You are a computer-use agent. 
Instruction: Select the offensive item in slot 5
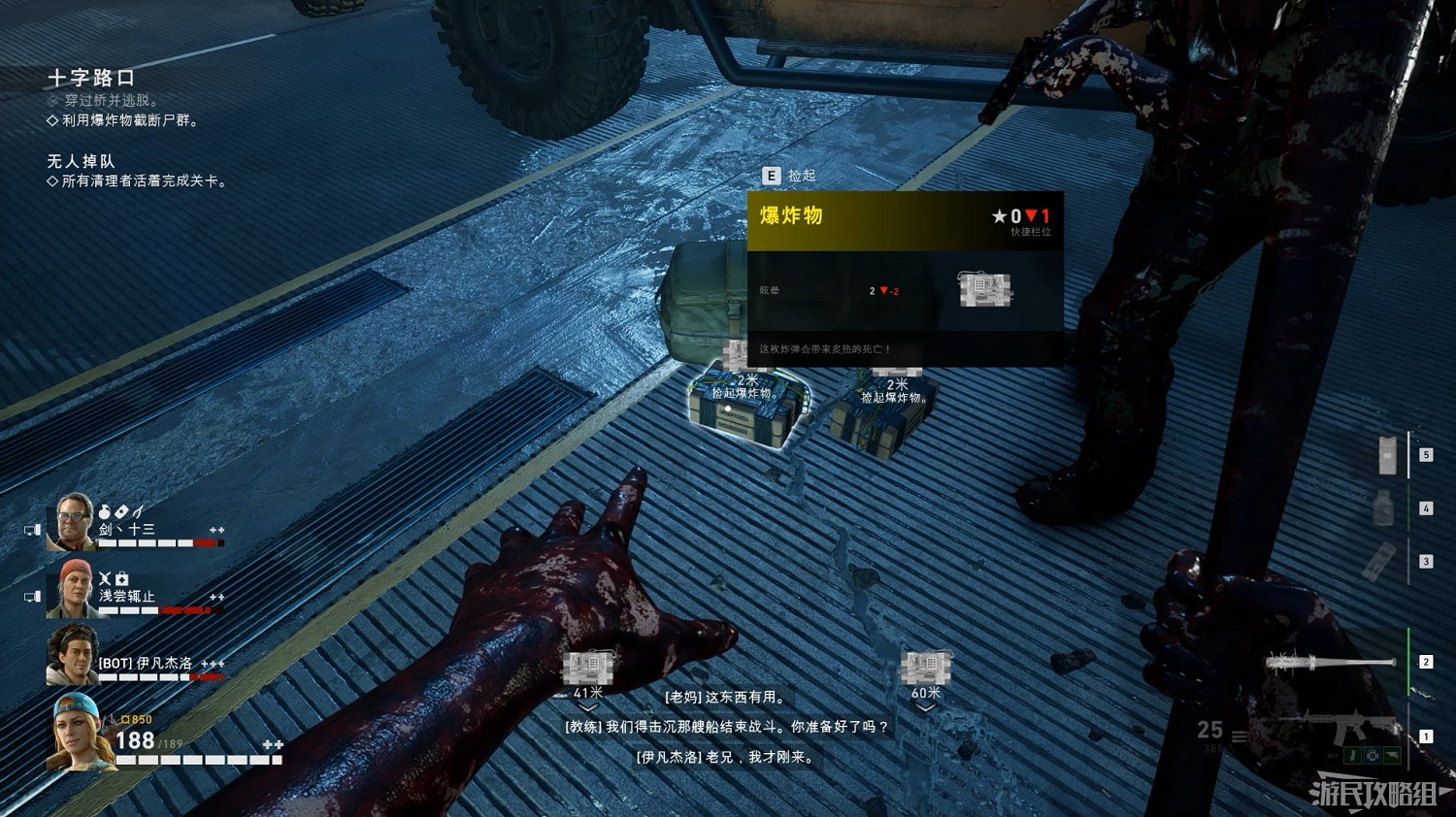tap(1388, 454)
